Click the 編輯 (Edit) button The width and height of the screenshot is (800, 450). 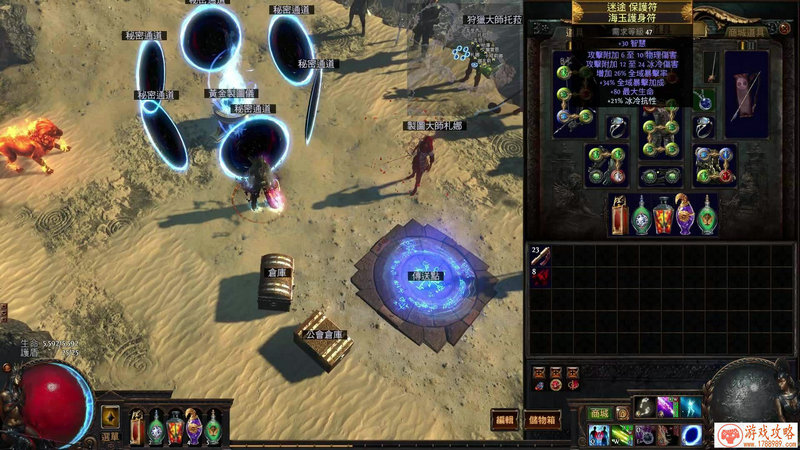[506, 420]
